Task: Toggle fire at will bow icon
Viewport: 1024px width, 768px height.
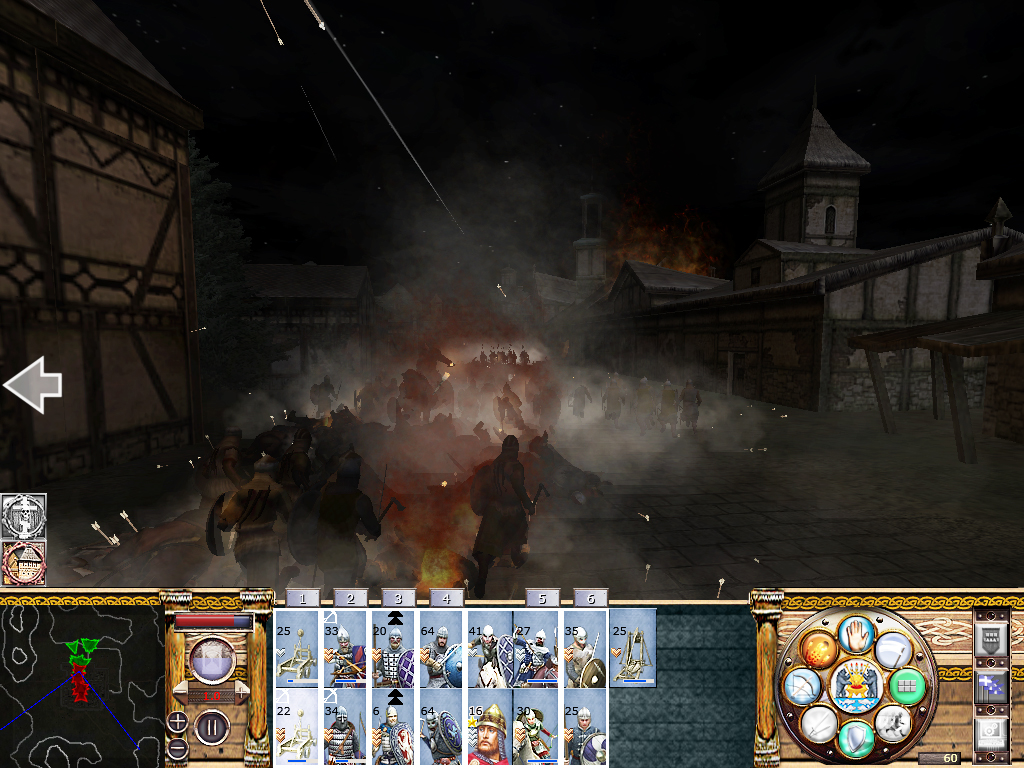Action: 803,686
